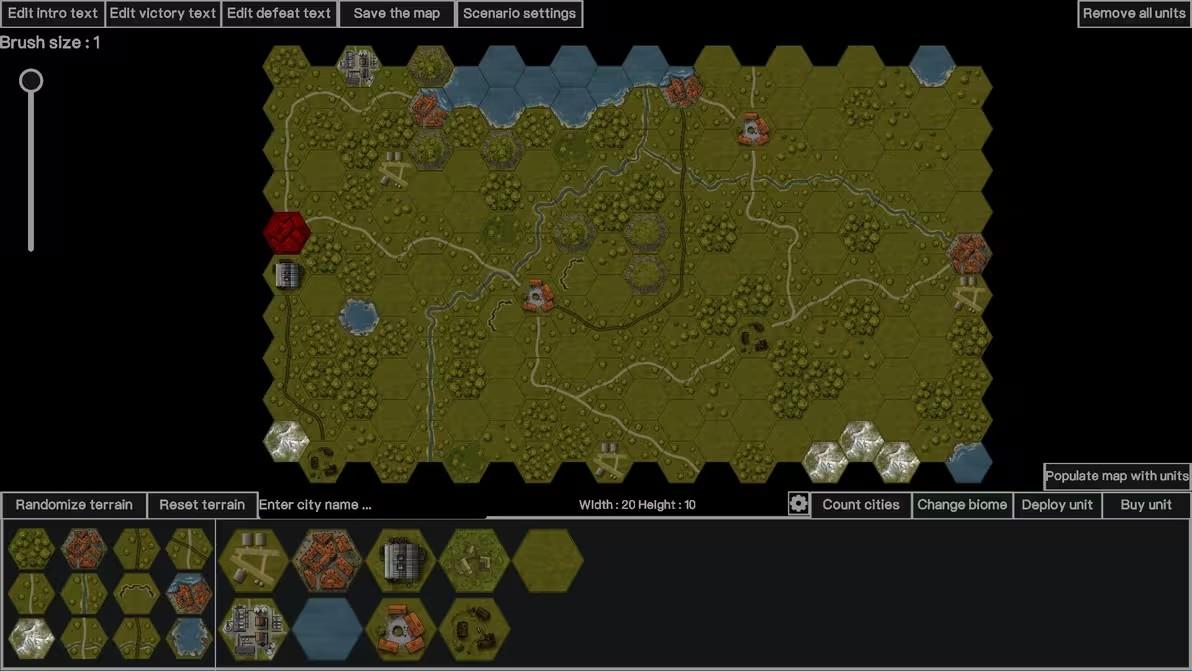
Task: Open the Buy unit option
Action: pyautogui.click(x=1146, y=505)
